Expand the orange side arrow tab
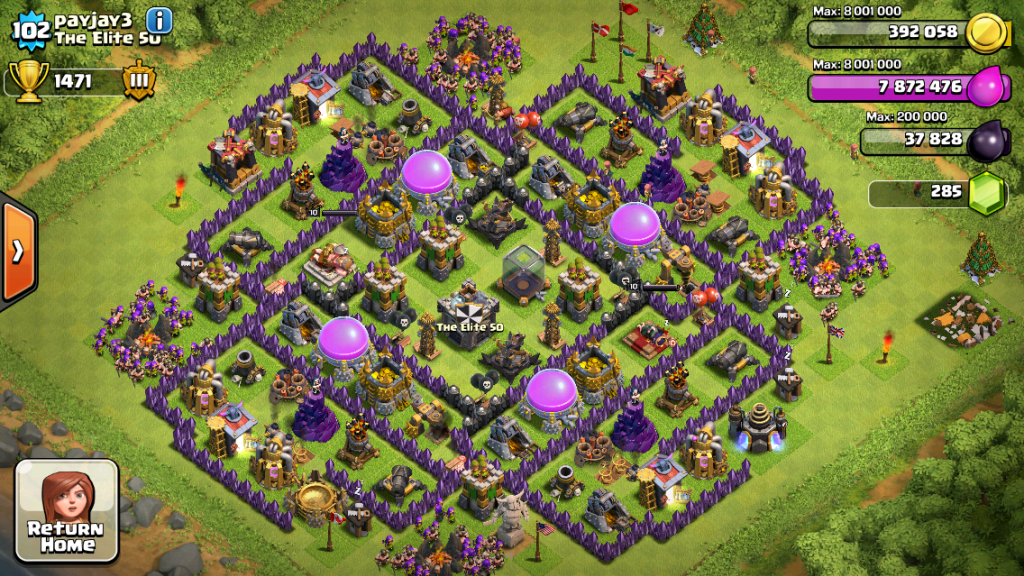Screen dimensions: 1024x576 [x=18, y=250]
